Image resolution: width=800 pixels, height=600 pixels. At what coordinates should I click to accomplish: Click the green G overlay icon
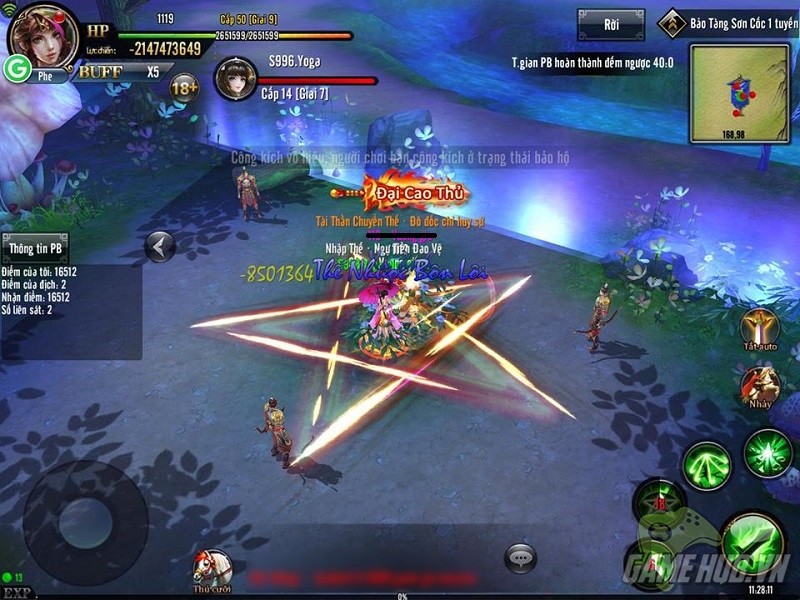(x=17, y=68)
